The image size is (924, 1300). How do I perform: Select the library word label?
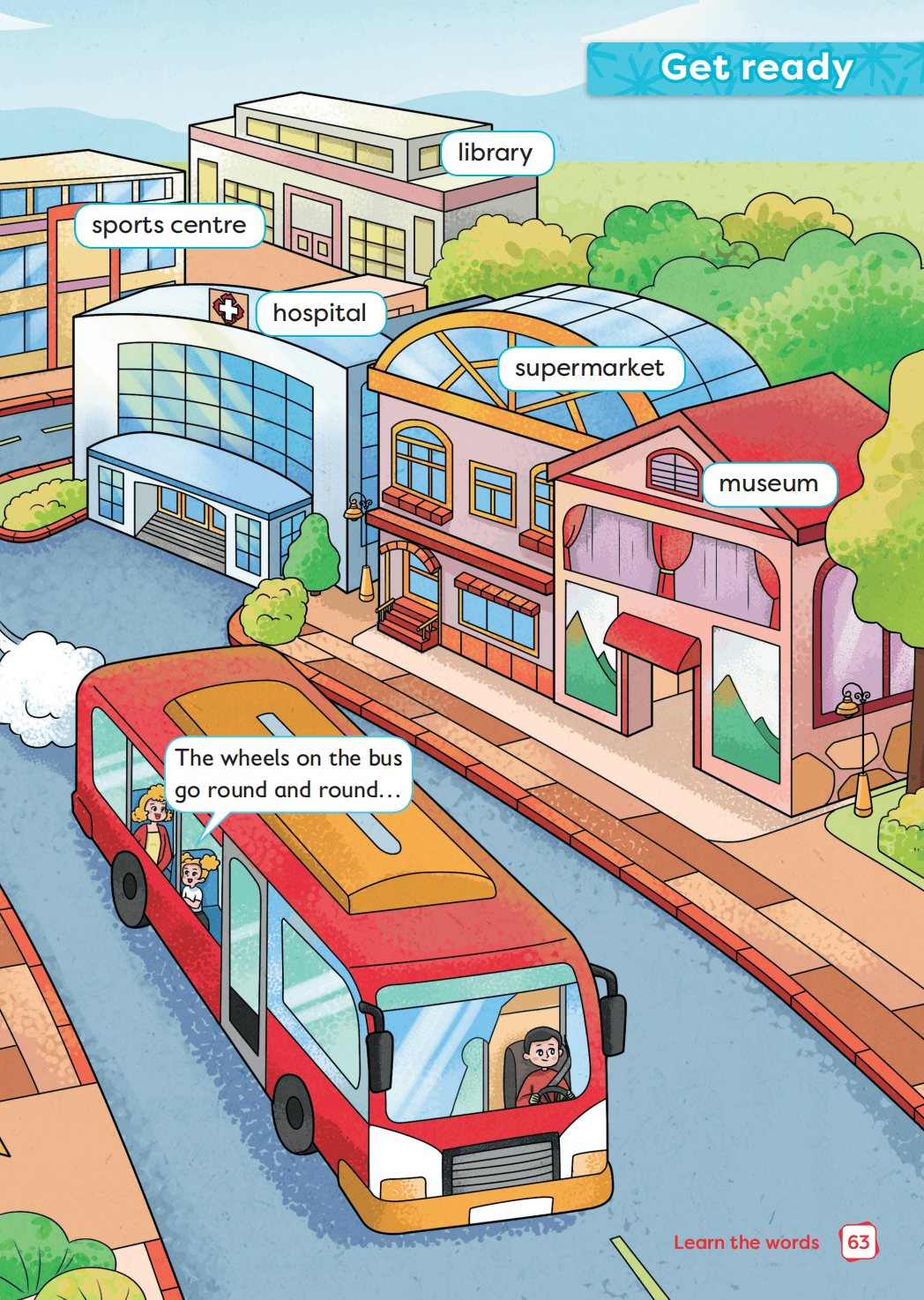tap(496, 153)
